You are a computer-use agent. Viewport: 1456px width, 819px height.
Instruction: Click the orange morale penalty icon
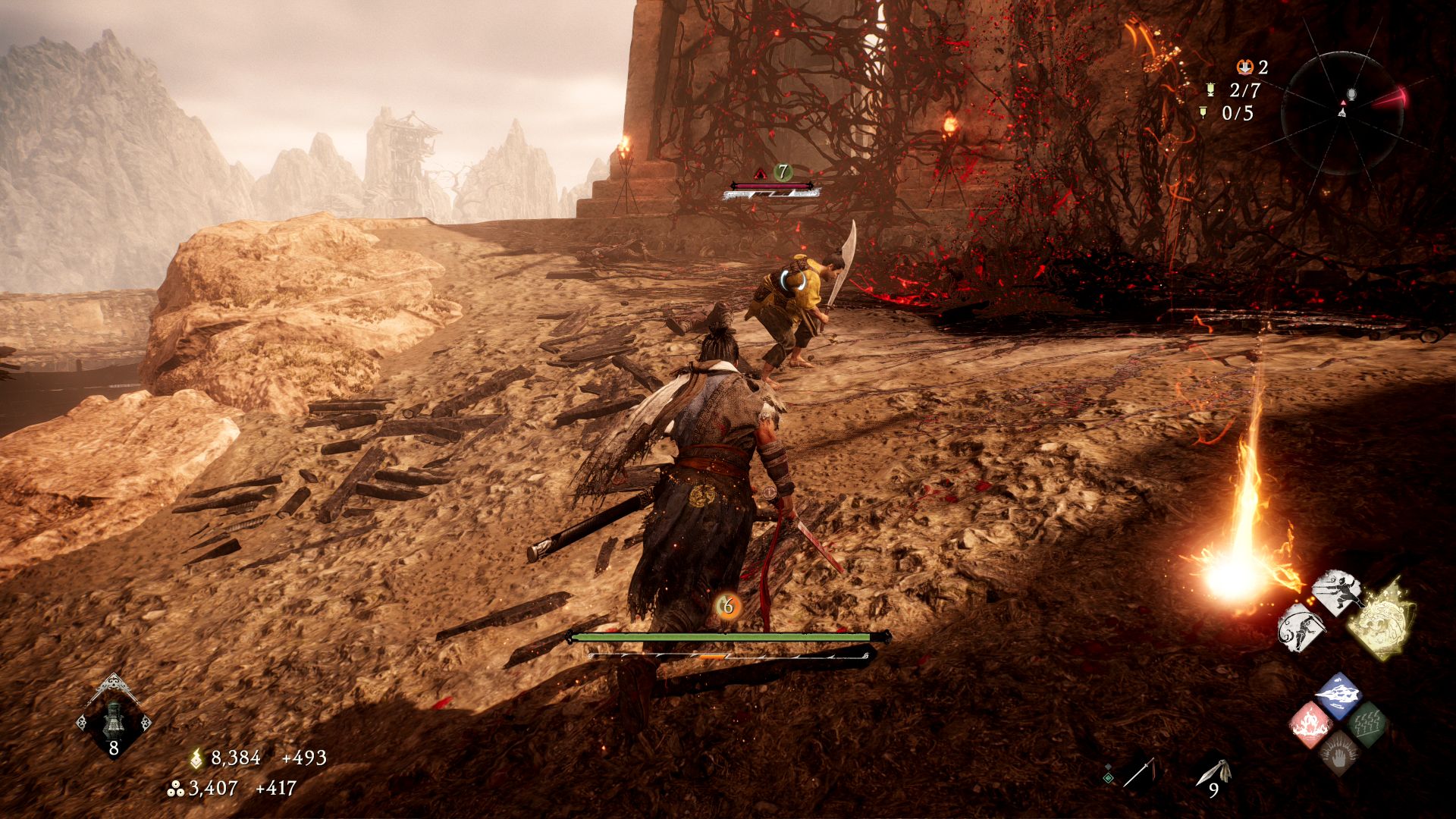point(1244,67)
